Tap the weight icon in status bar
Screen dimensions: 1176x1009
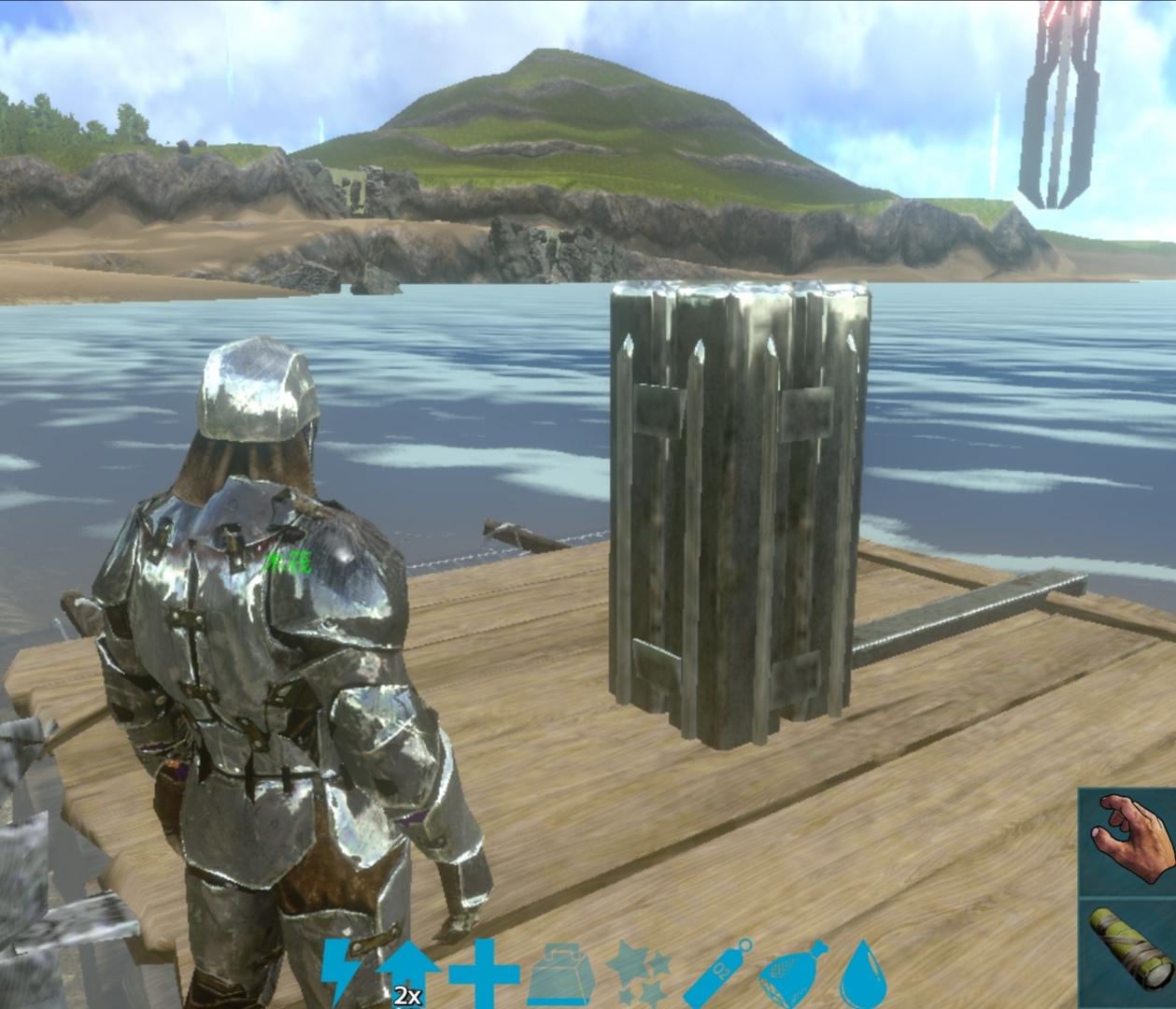coord(562,975)
